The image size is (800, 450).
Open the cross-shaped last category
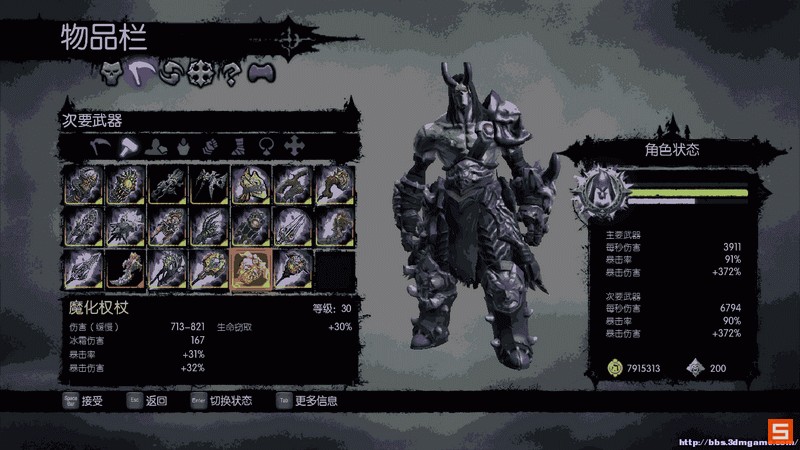(295, 146)
